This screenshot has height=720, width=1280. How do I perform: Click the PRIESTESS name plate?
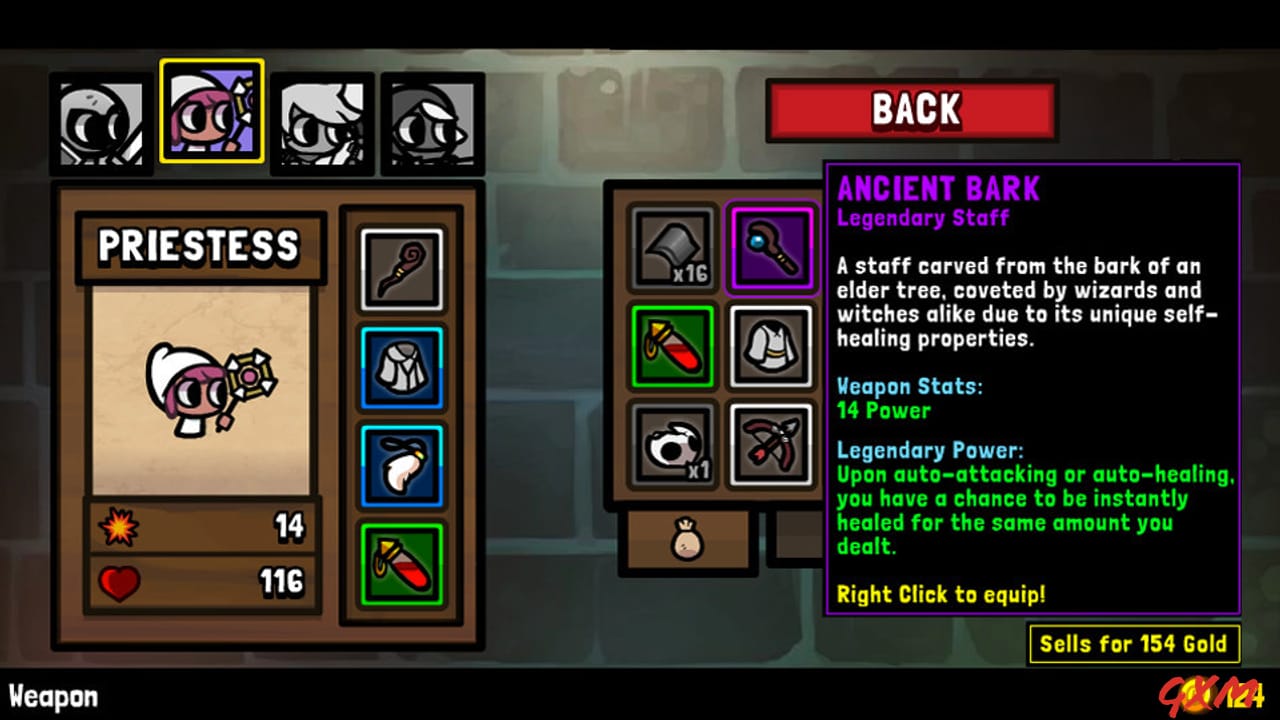[201, 246]
